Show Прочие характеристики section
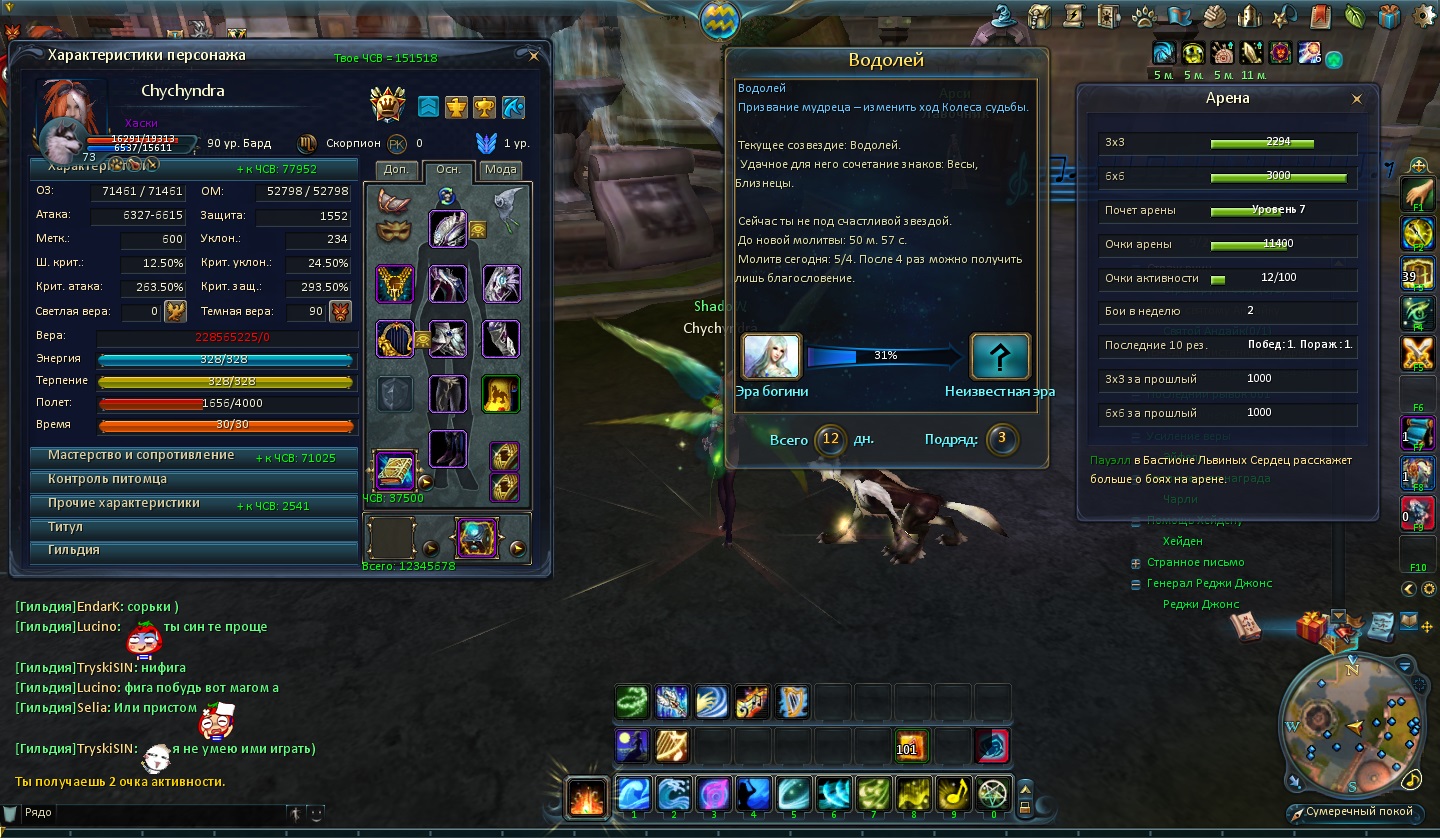Viewport: 1440px width, 838px height. (x=124, y=503)
